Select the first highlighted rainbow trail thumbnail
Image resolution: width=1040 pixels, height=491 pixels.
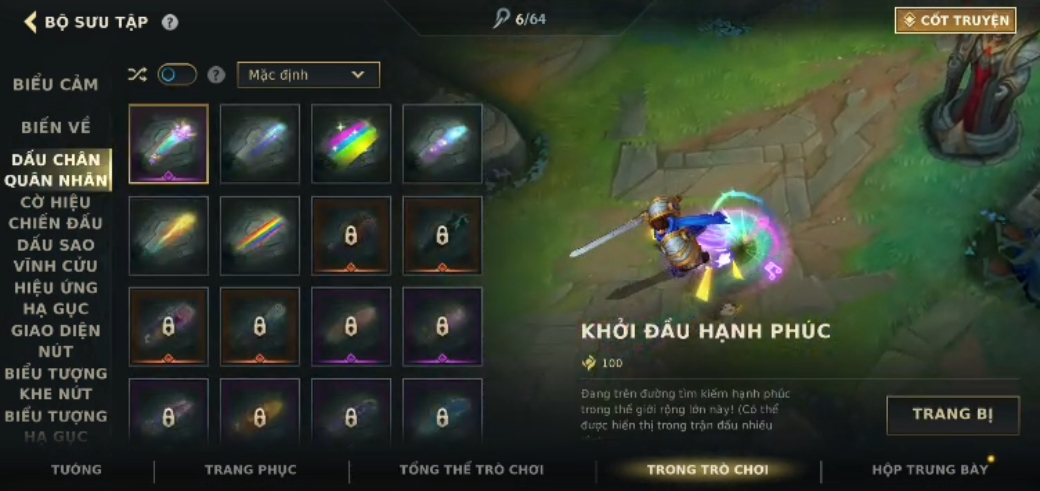168,144
